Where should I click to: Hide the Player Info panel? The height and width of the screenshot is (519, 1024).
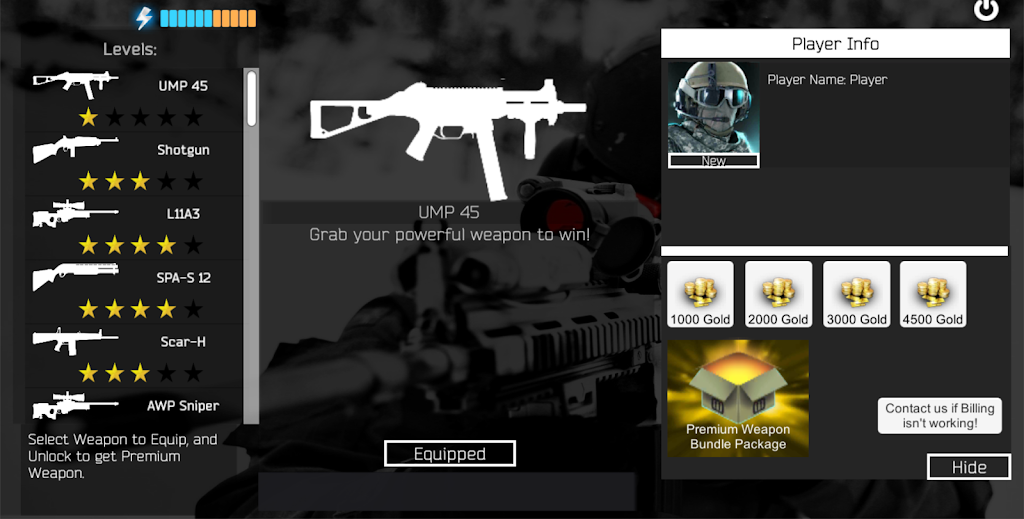point(968,467)
